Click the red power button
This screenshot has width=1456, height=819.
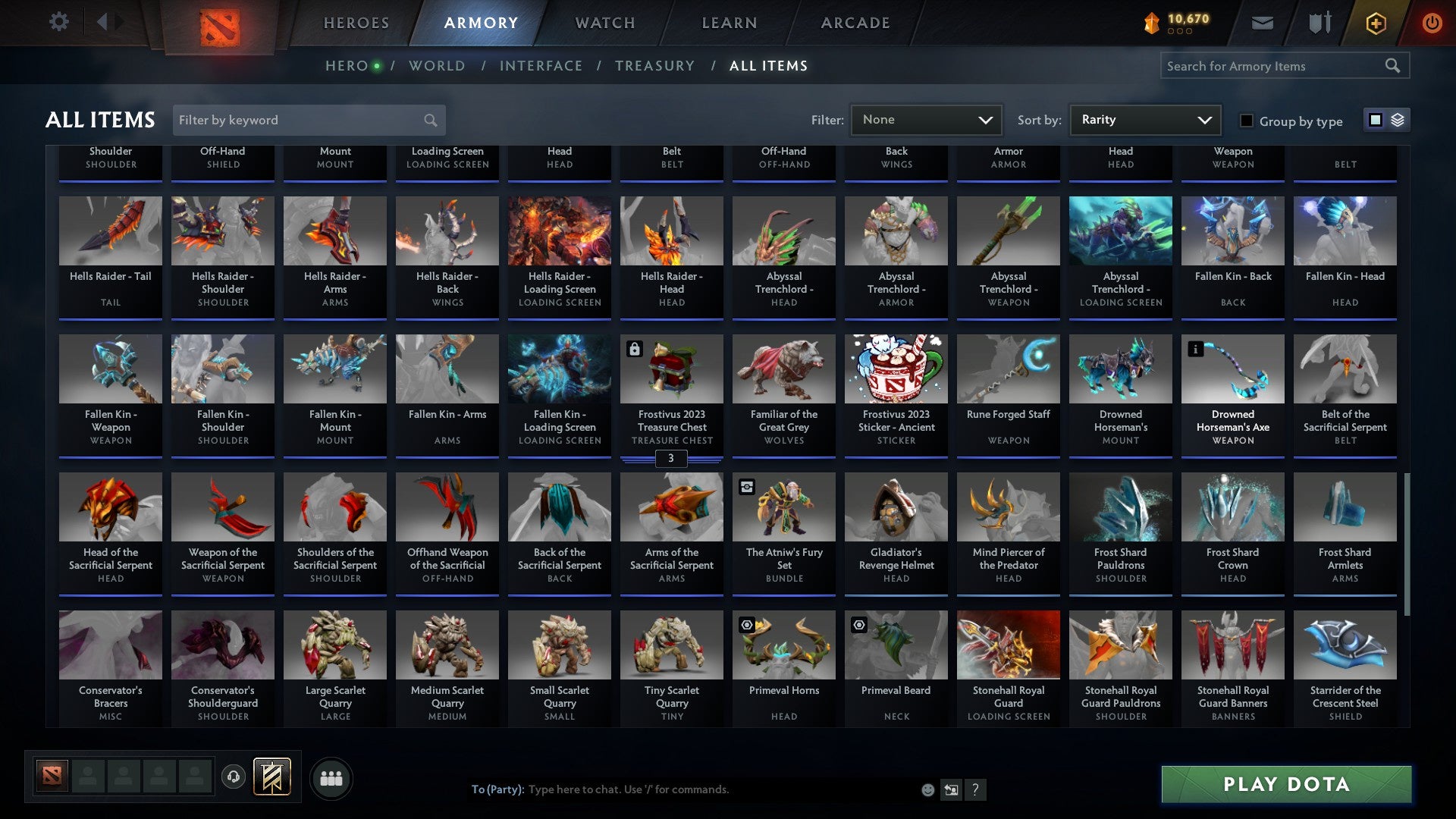tap(1433, 22)
